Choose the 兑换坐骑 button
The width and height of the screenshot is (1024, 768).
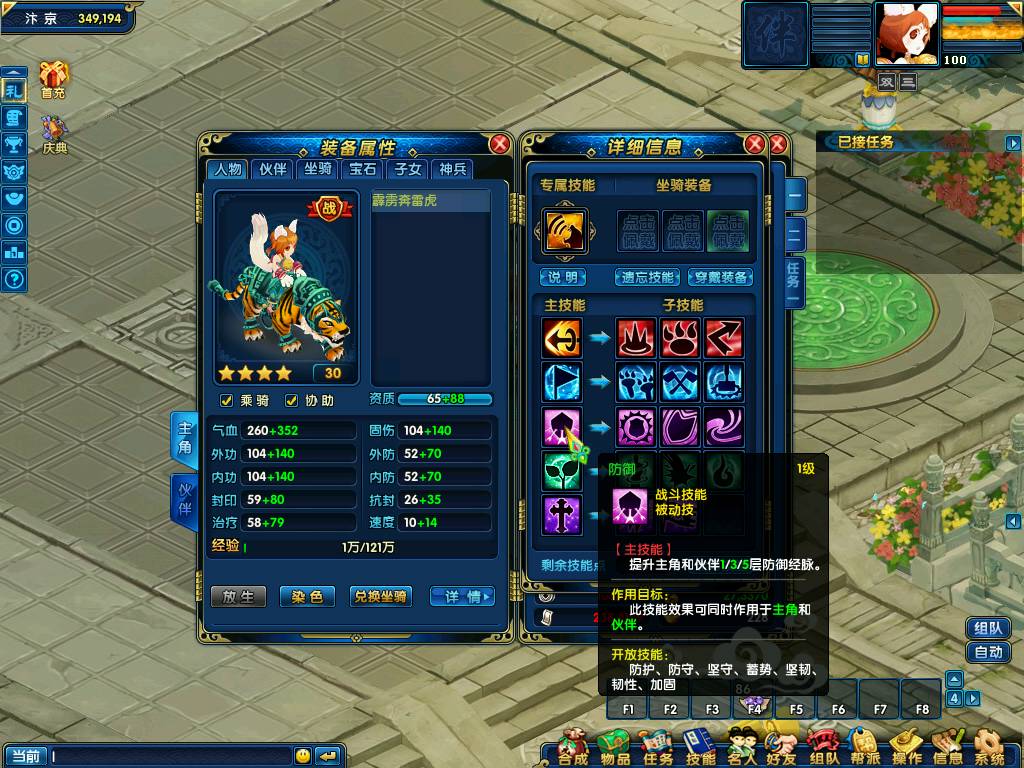[x=380, y=597]
